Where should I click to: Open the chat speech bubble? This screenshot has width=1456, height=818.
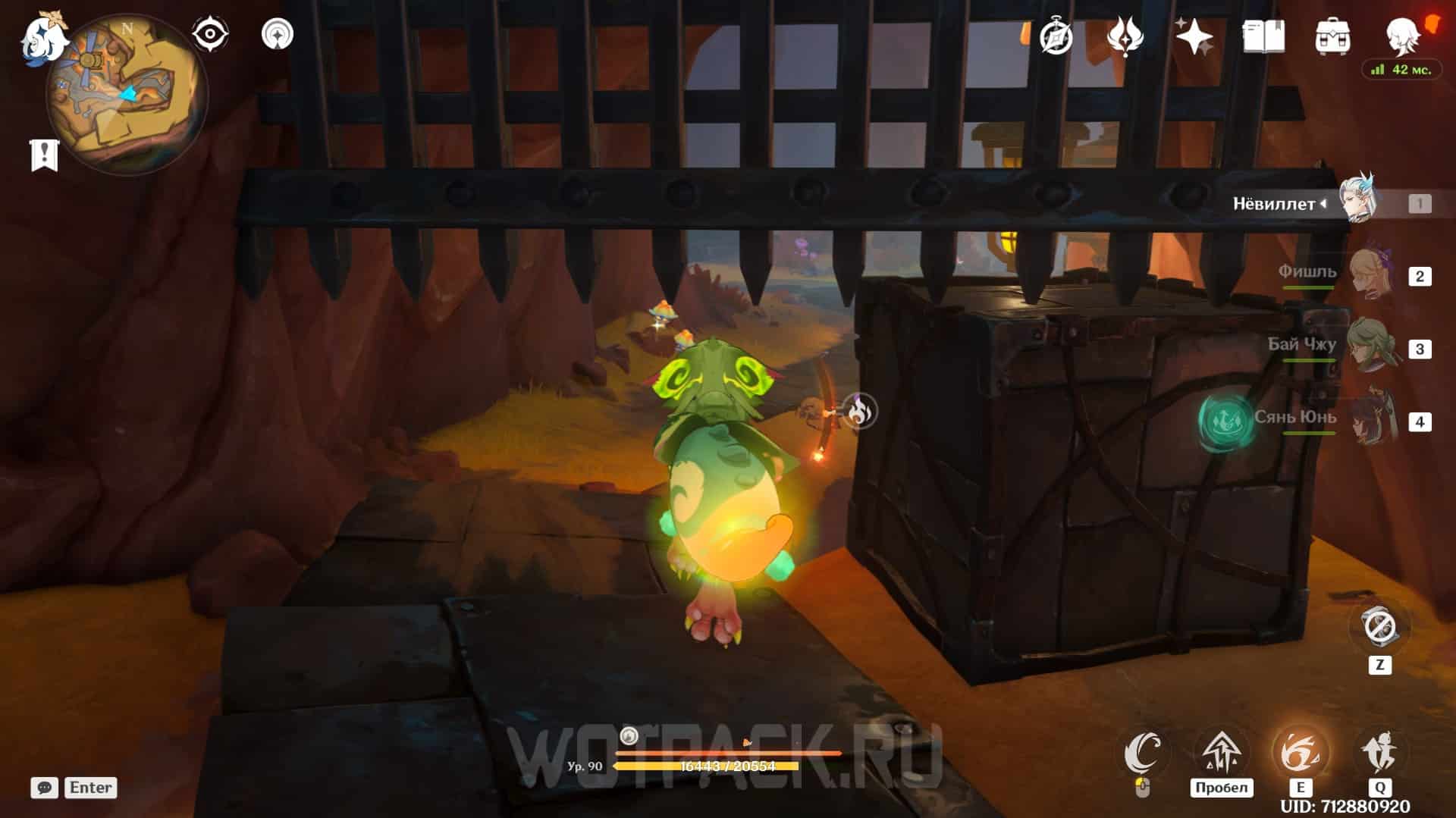44,788
